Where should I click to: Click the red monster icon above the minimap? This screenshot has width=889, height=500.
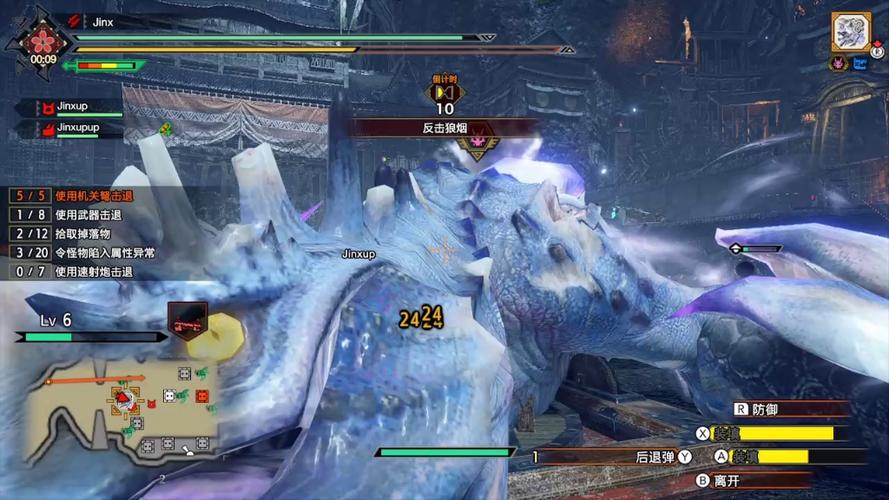pyautogui.click(x=187, y=320)
